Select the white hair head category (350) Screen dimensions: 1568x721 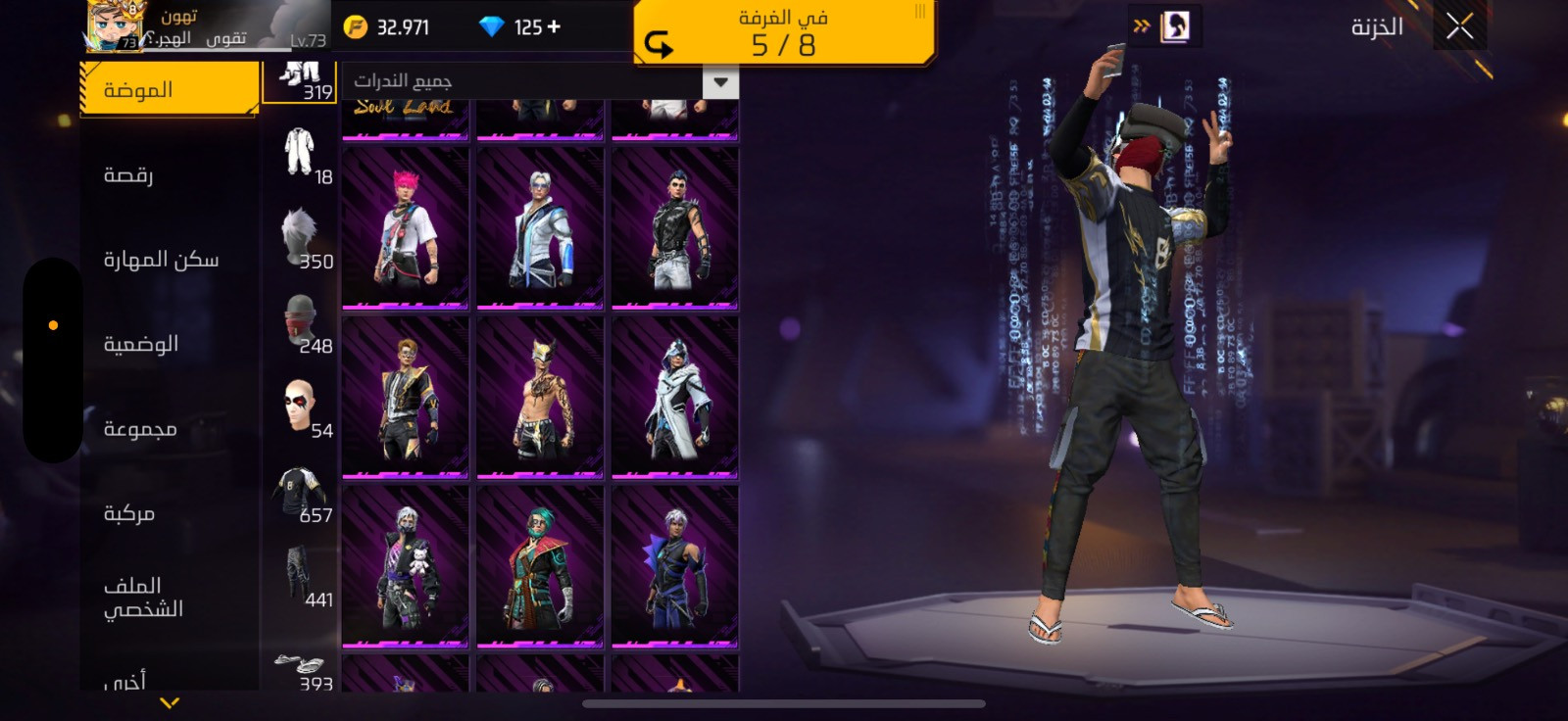301,239
